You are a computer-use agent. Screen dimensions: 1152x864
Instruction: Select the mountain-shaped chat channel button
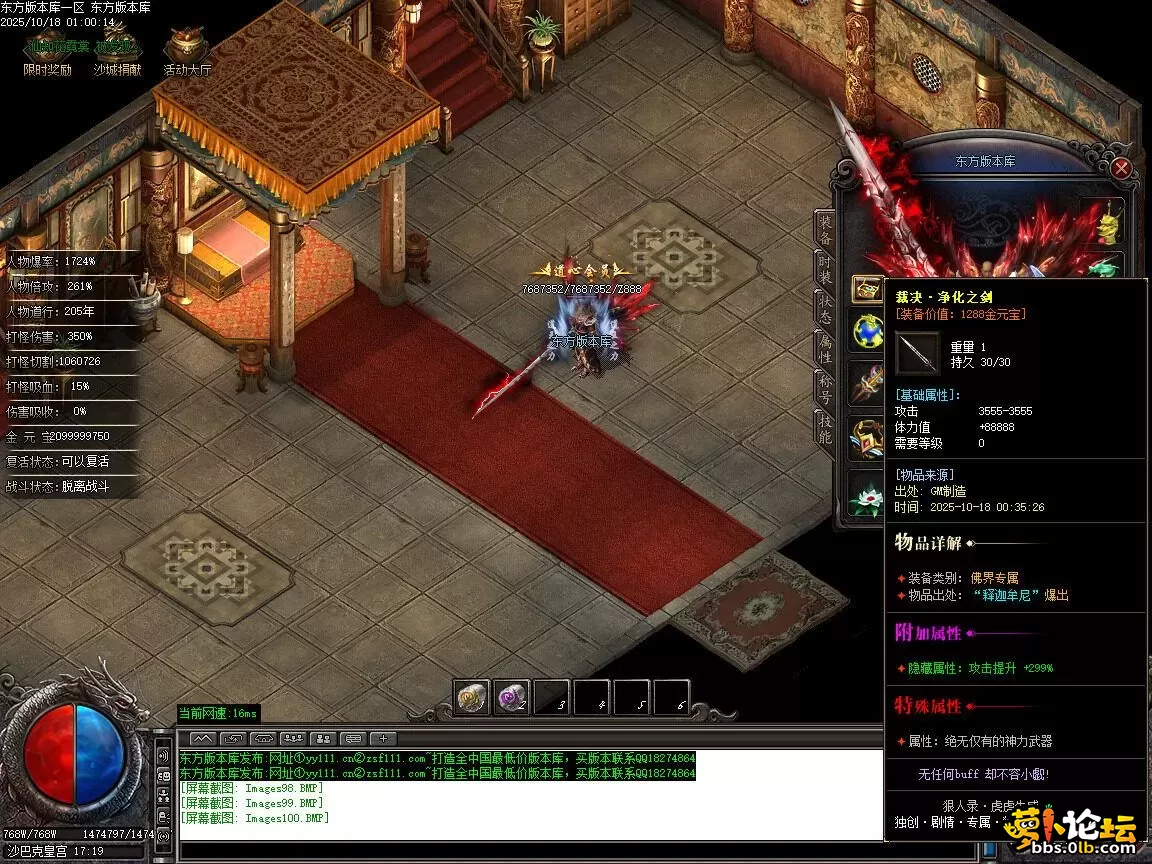coord(203,739)
